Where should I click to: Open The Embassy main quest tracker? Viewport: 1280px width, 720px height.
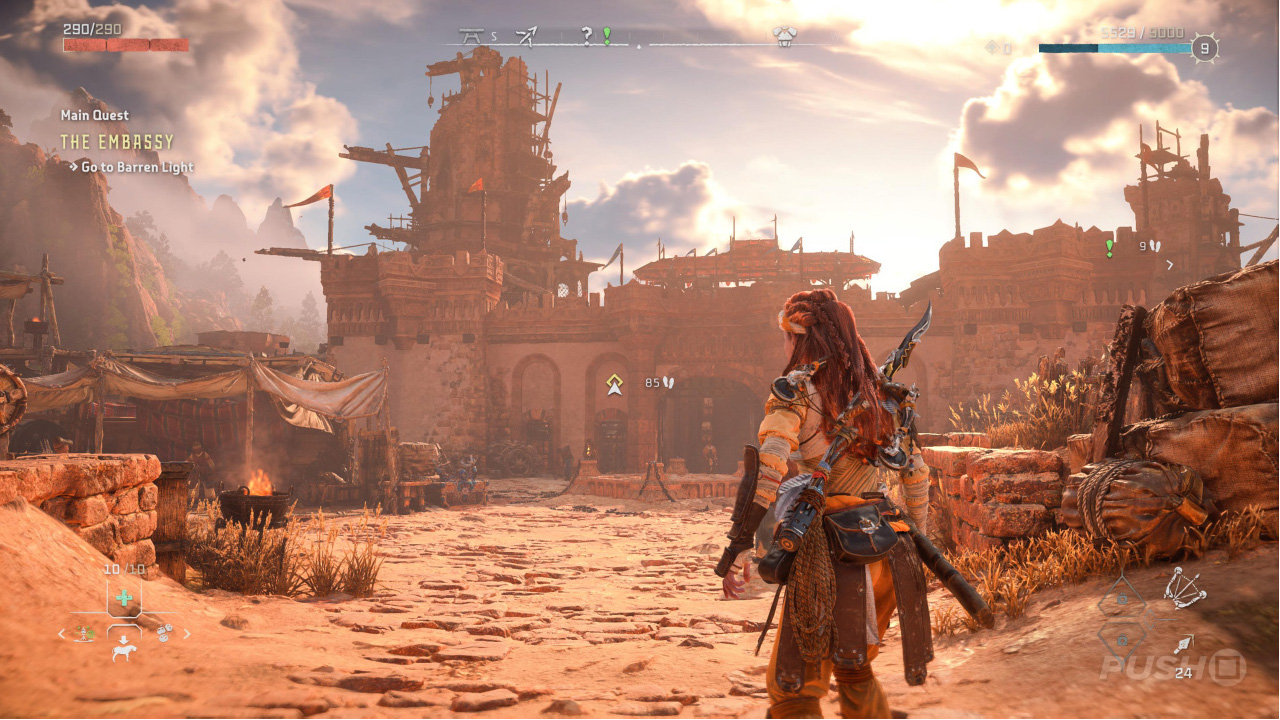117,142
